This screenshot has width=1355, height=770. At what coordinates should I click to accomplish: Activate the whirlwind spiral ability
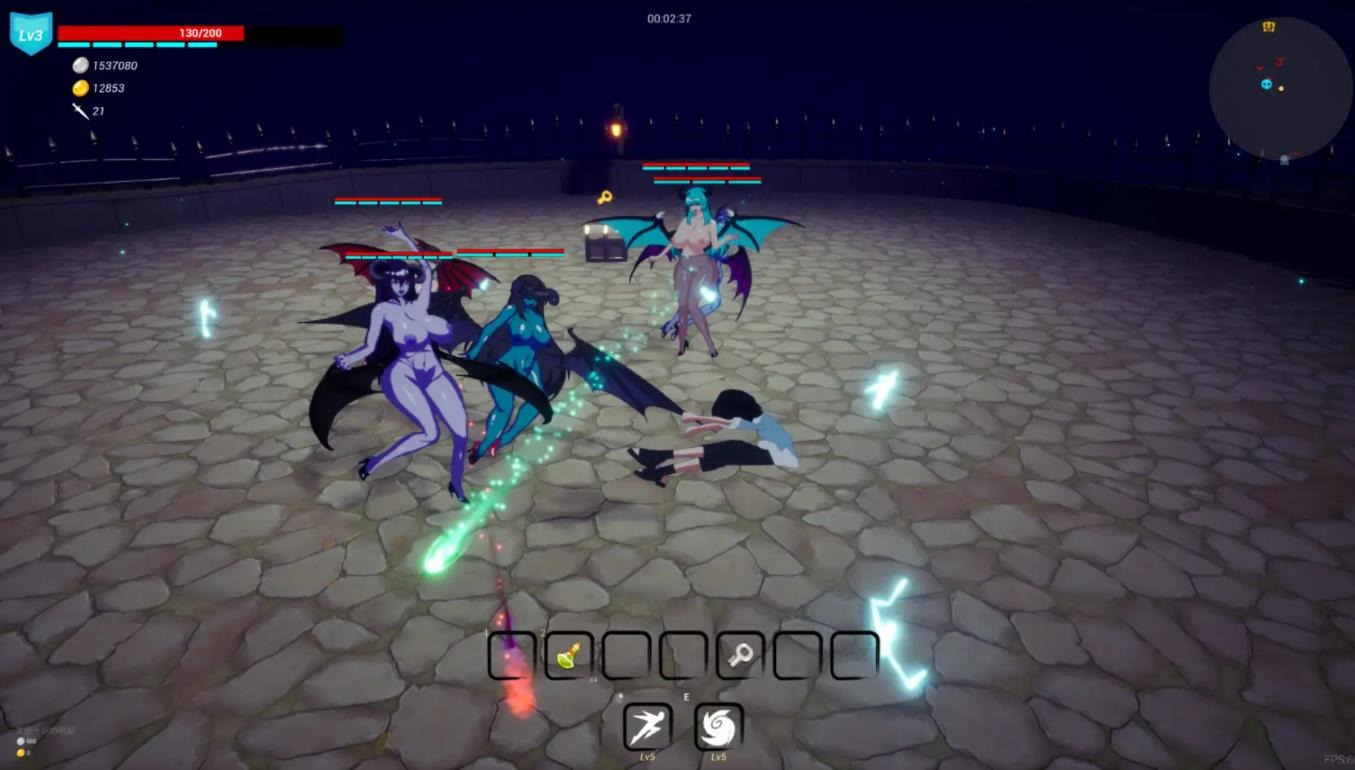pyautogui.click(x=718, y=727)
